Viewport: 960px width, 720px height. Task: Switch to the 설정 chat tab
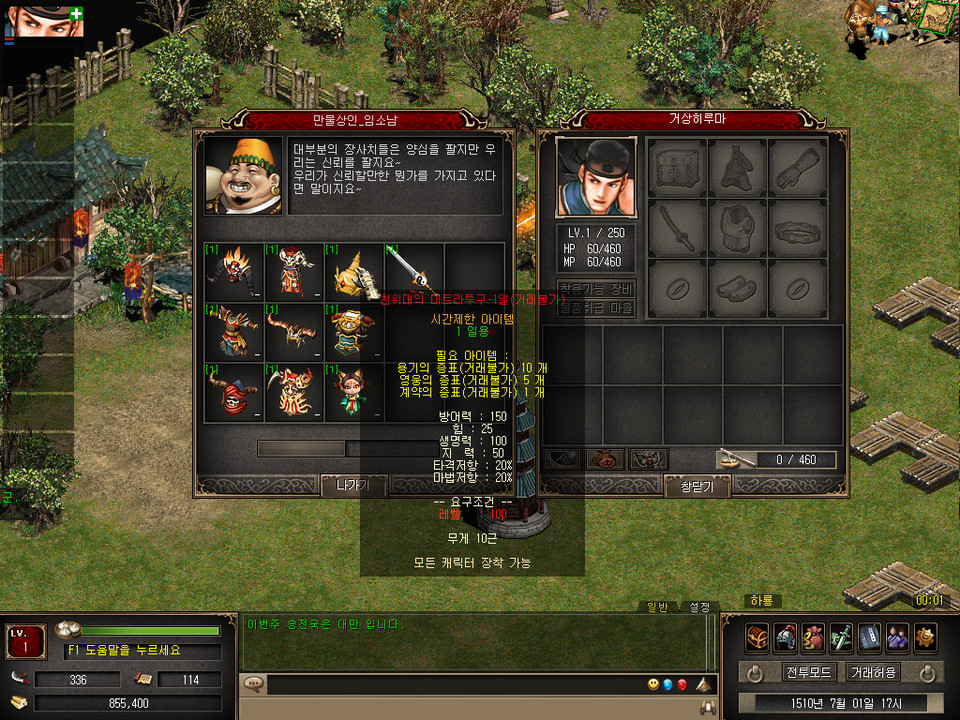(x=698, y=607)
